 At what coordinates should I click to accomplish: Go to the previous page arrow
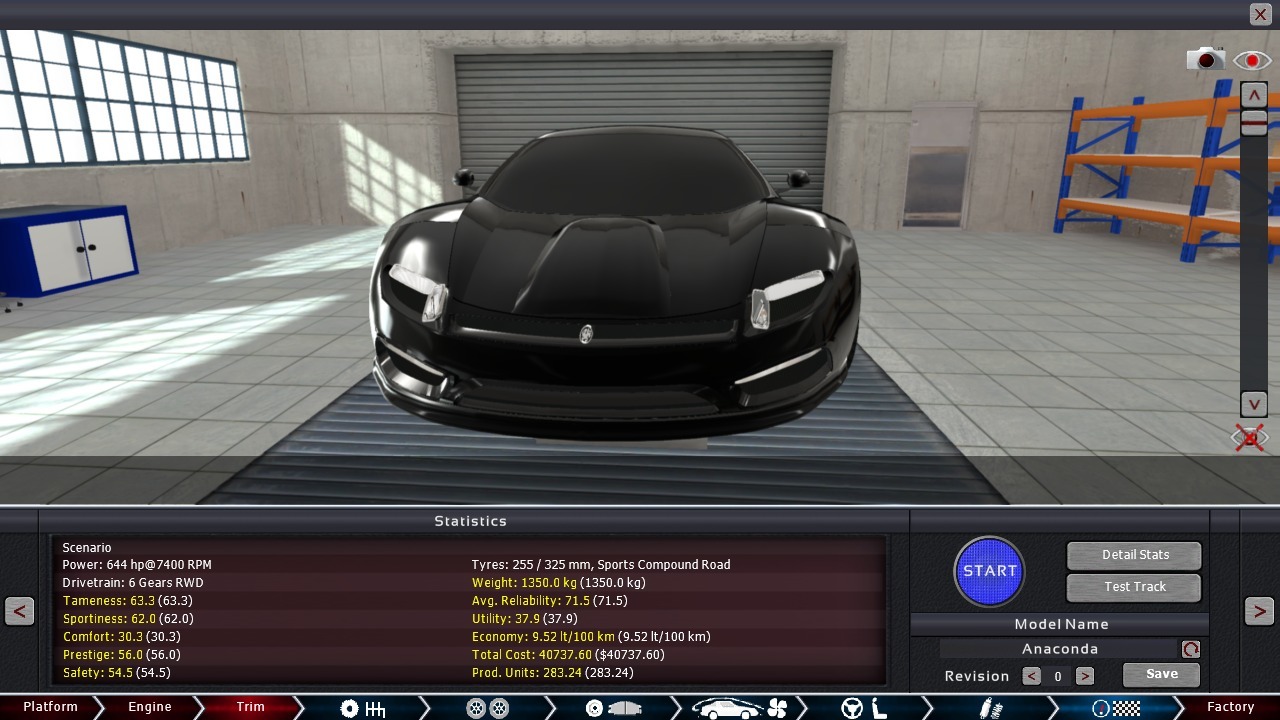(x=19, y=611)
